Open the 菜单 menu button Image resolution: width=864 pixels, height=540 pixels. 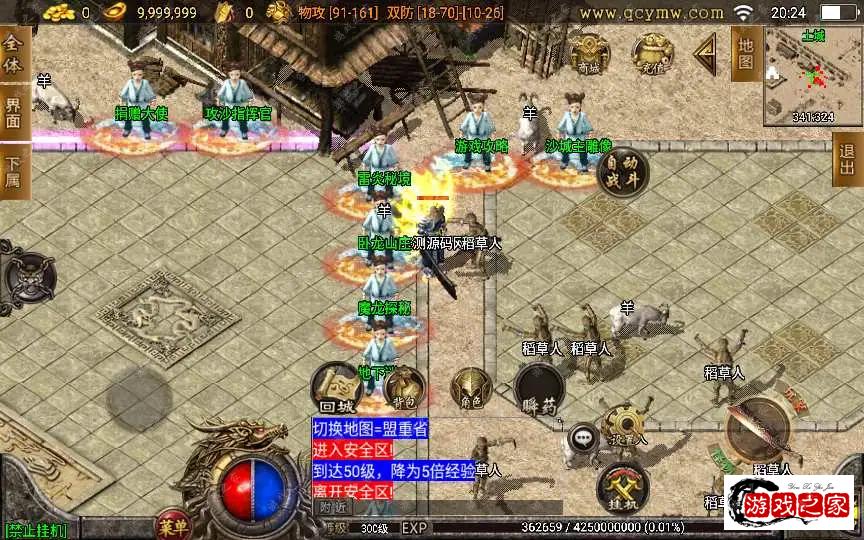pos(173,526)
